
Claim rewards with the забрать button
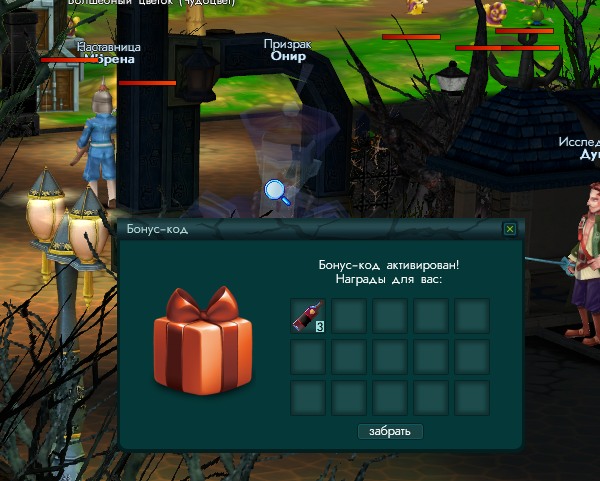tap(390, 432)
